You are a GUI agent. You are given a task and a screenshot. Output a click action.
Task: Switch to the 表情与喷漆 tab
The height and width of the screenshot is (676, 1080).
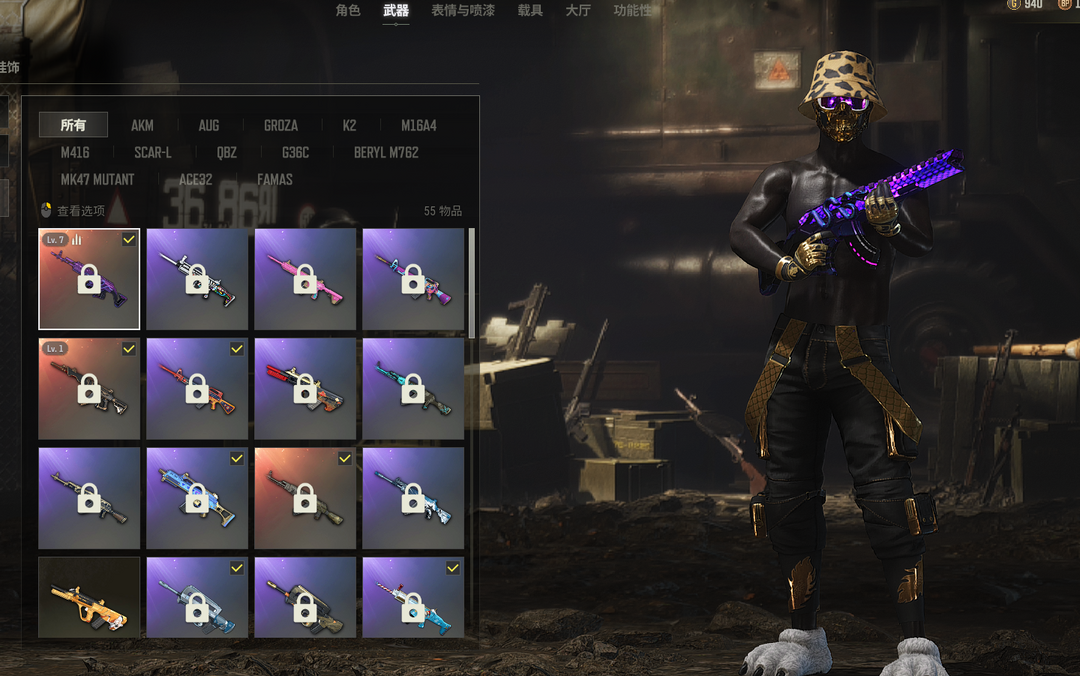pos(463,10)
